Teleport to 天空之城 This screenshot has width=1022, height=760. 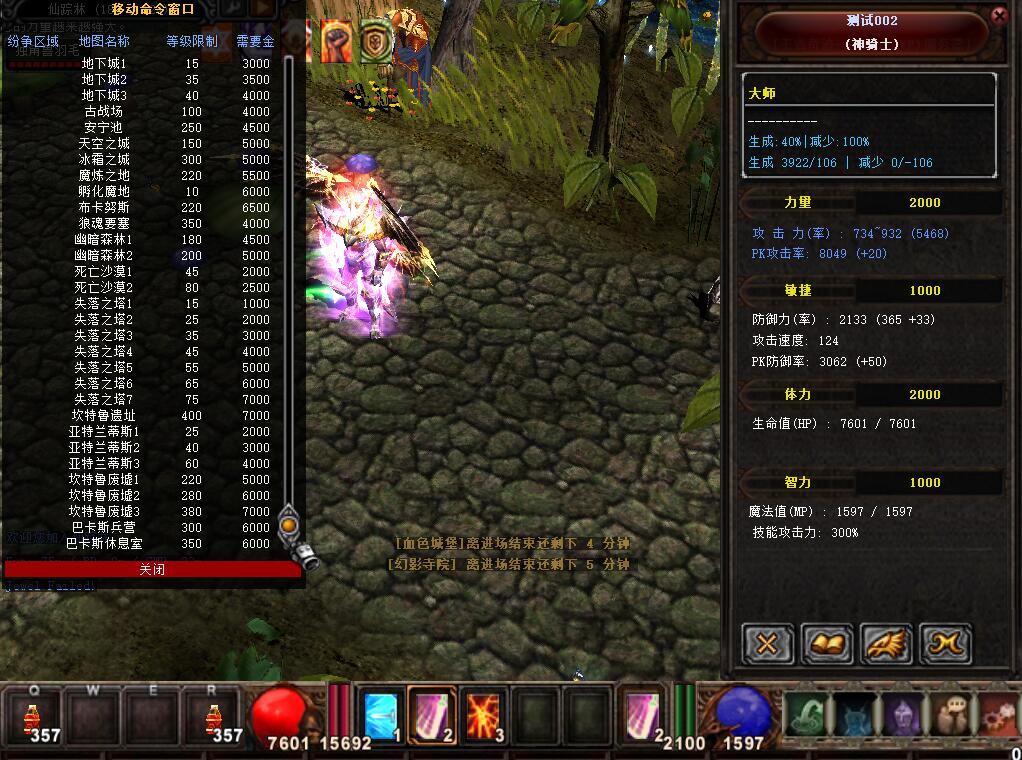(x=104, y=143)
